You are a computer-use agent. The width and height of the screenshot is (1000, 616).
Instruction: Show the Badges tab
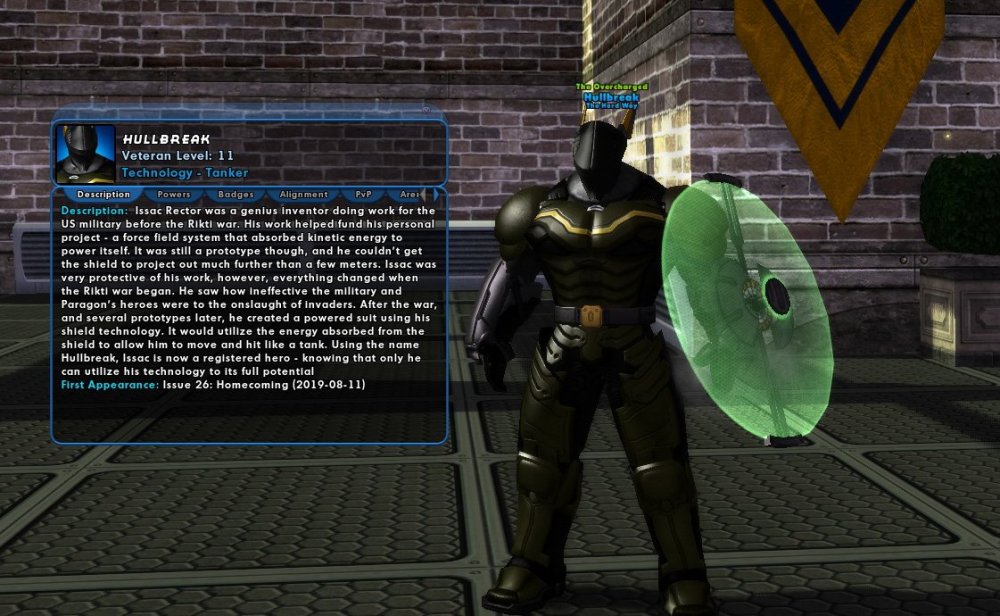coord(235,194)
